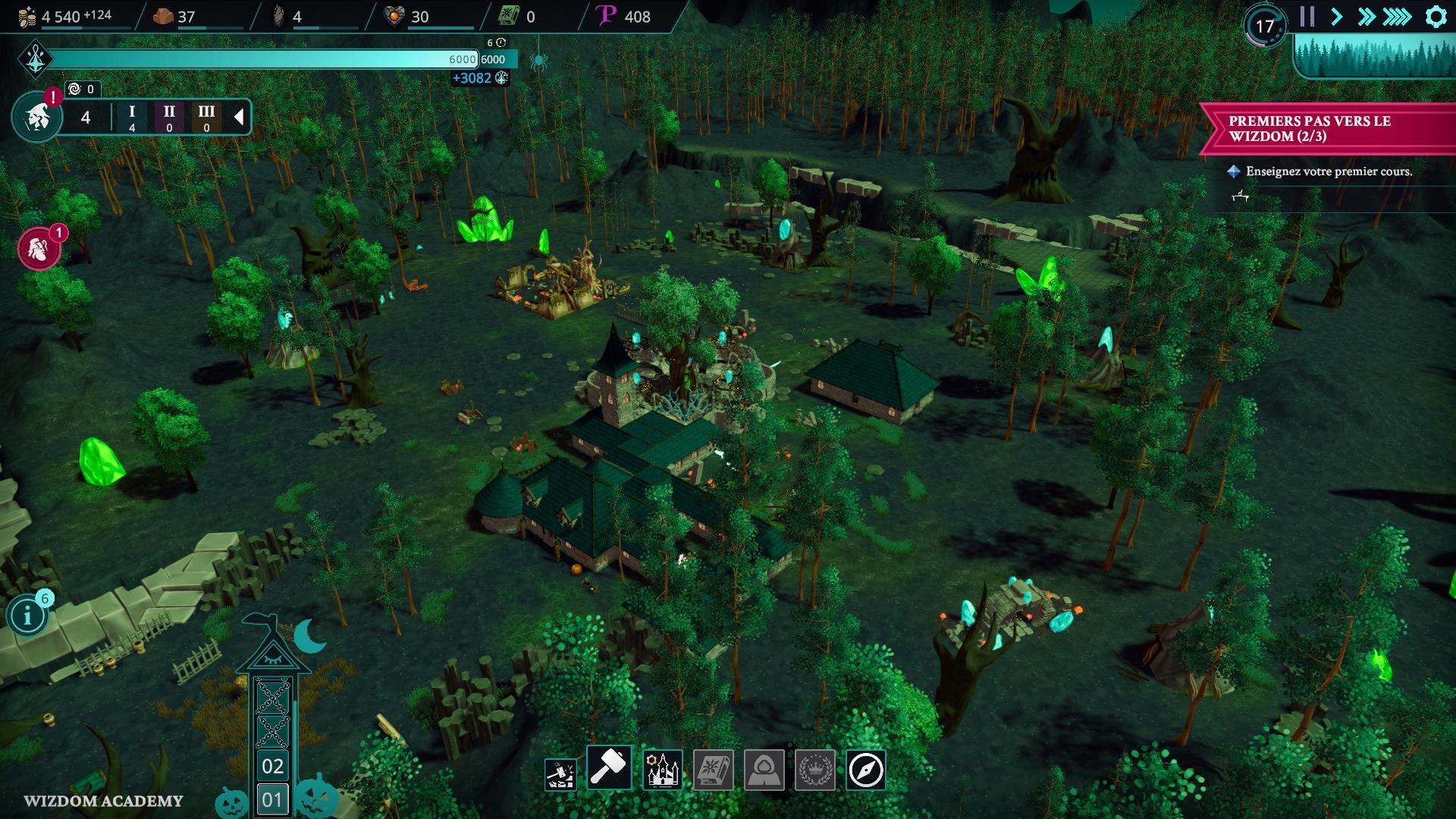This screenshot has height=819, width=1456.
Task: Set game speed to single arrow
Action: coord(1336,17)
